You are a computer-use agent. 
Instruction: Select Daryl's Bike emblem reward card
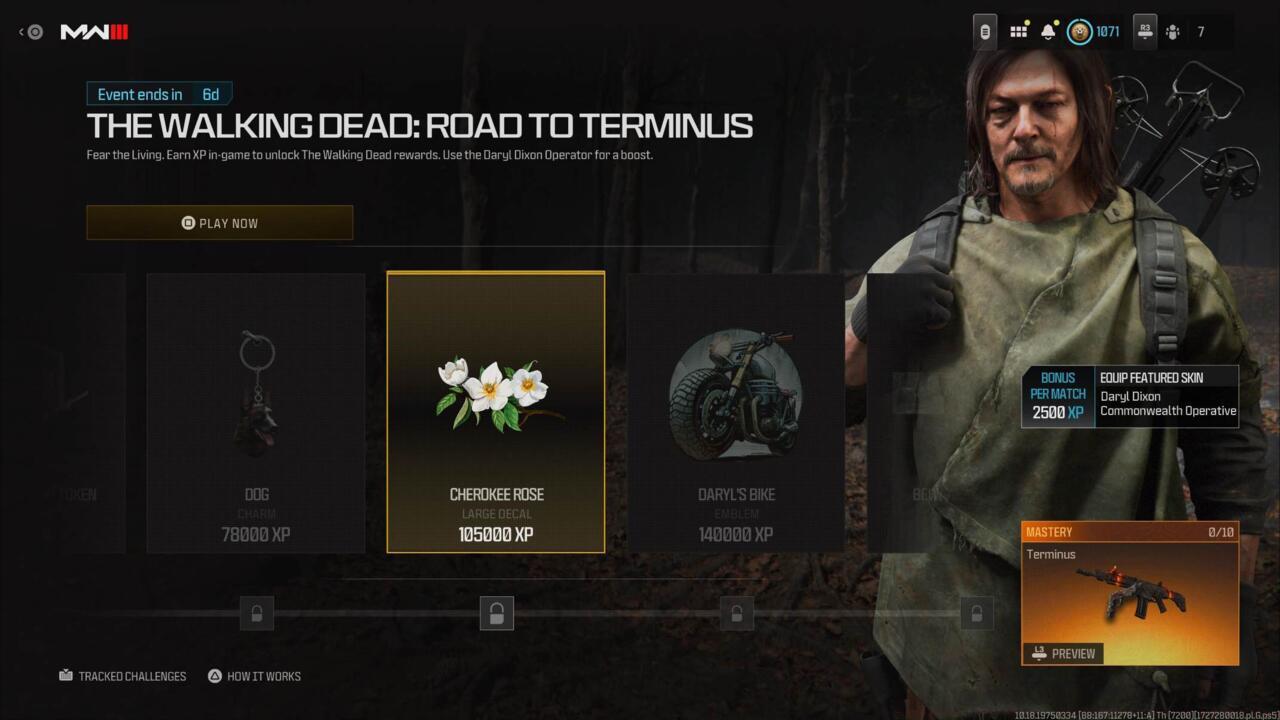(736, 412)
